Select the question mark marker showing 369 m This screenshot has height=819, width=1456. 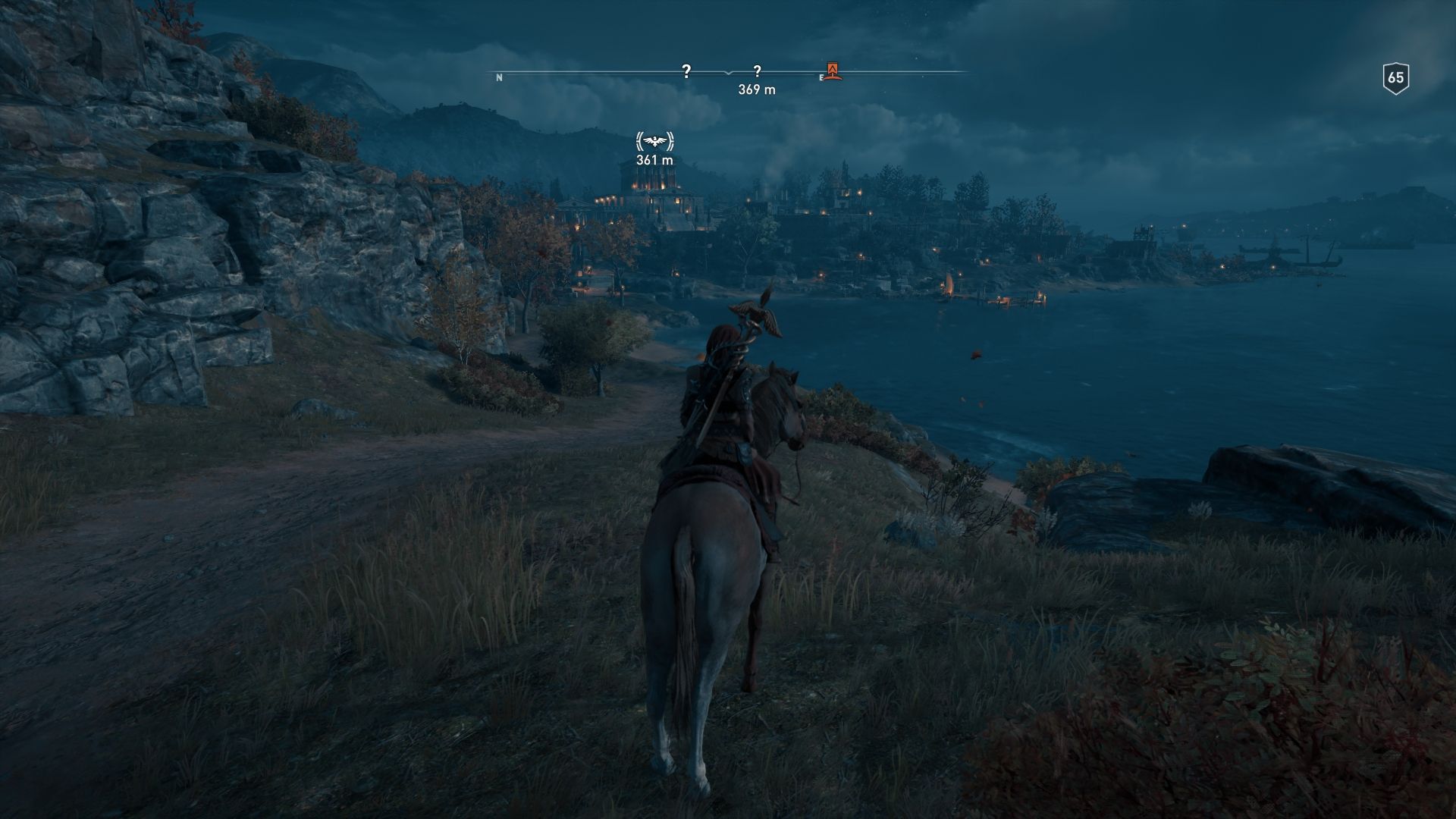pyautogui.click(x=757, y=72)
